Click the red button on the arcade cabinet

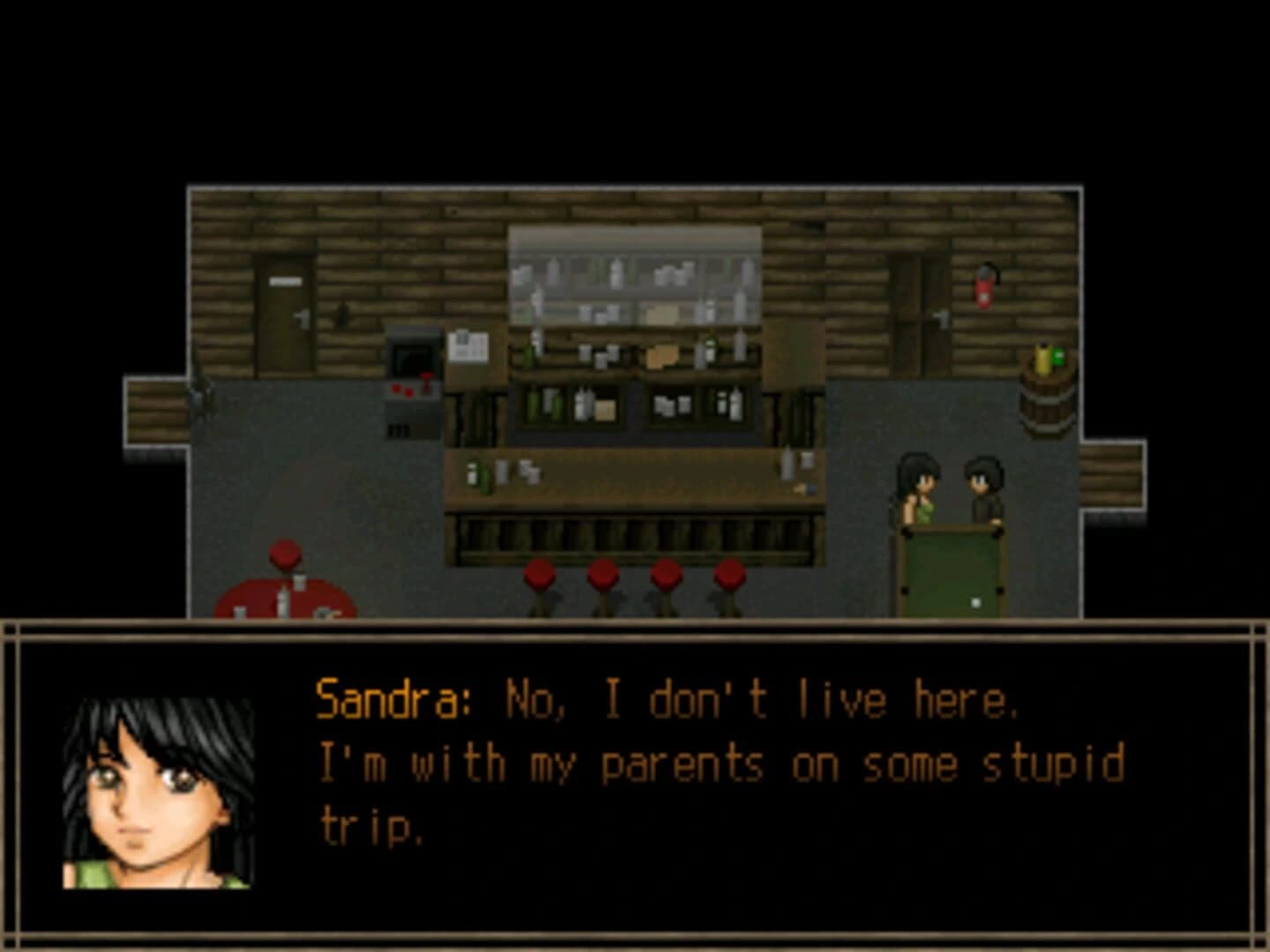click(x=396, y=390)
